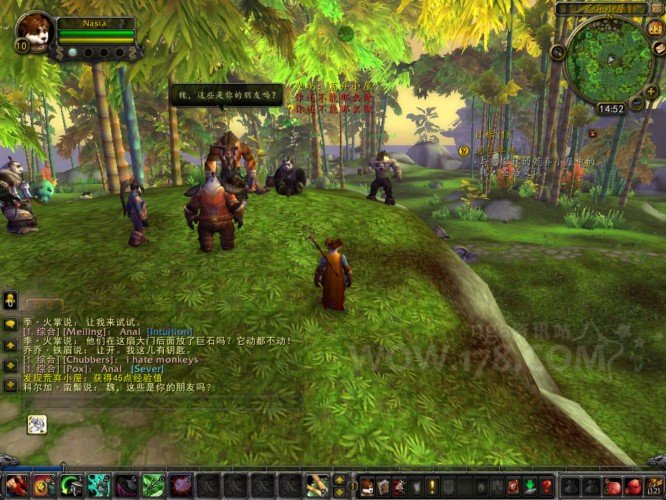Open the red question mark help button
666x500 pixels.
click(546, 486)
